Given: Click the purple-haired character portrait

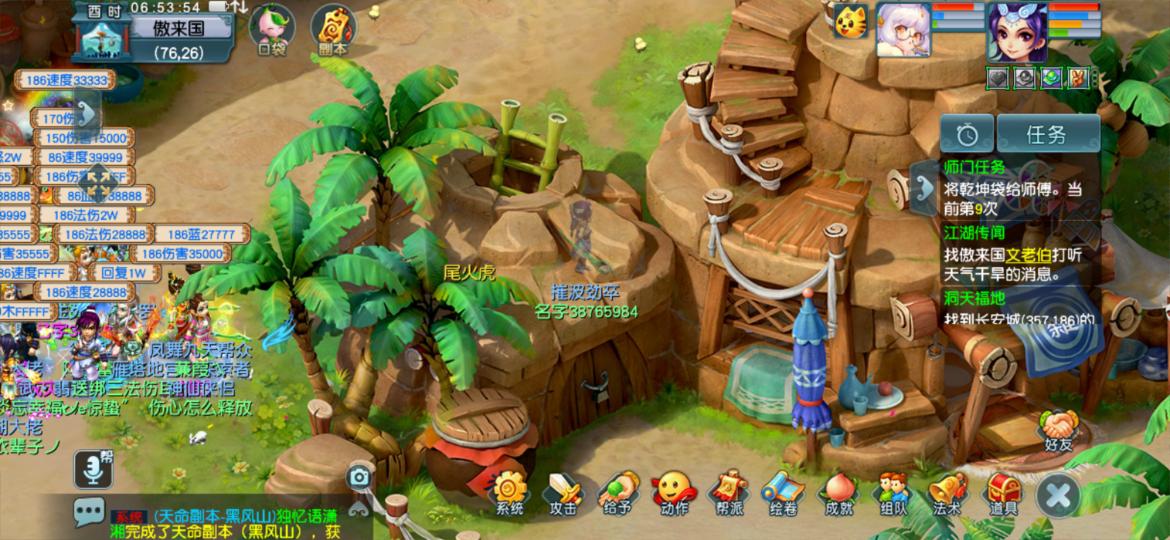Looking at the screenshot, I should point(1016,32).
